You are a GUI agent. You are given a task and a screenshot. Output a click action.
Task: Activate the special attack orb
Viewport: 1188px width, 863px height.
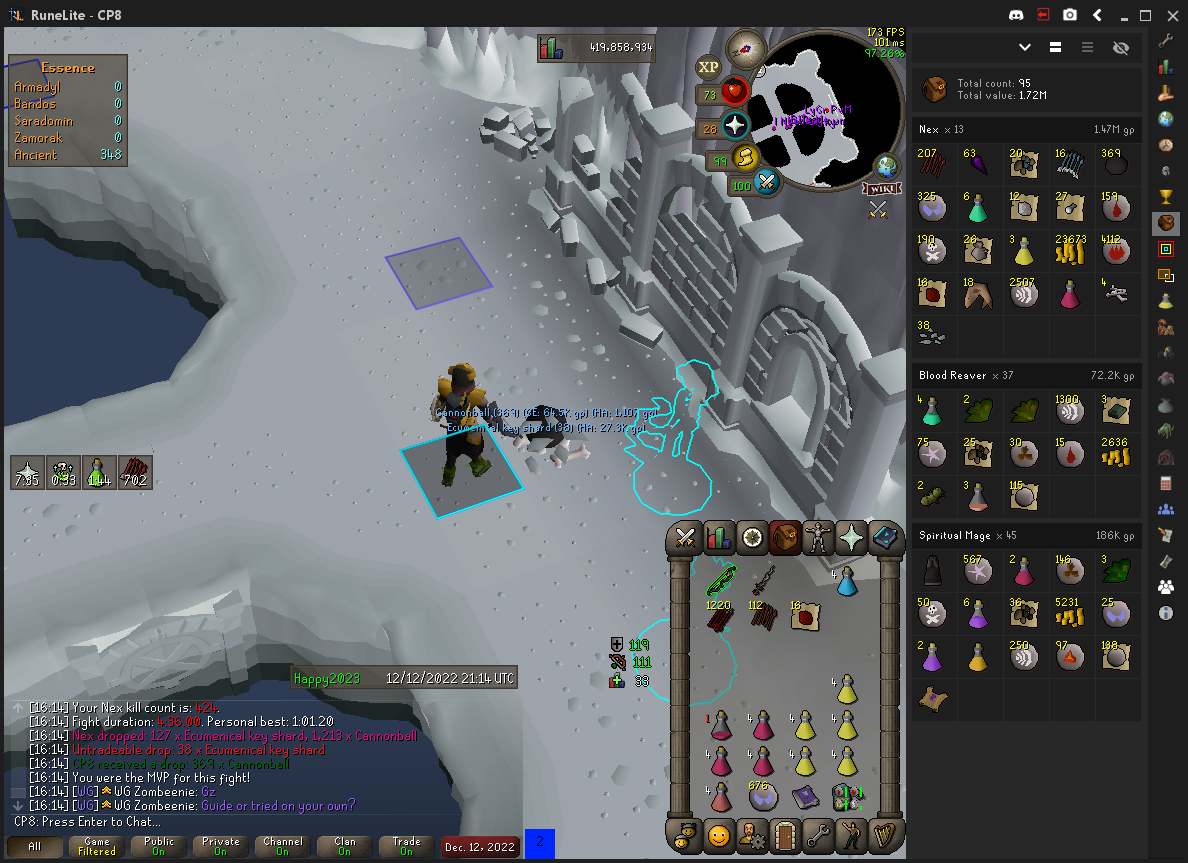click(767, 184)
